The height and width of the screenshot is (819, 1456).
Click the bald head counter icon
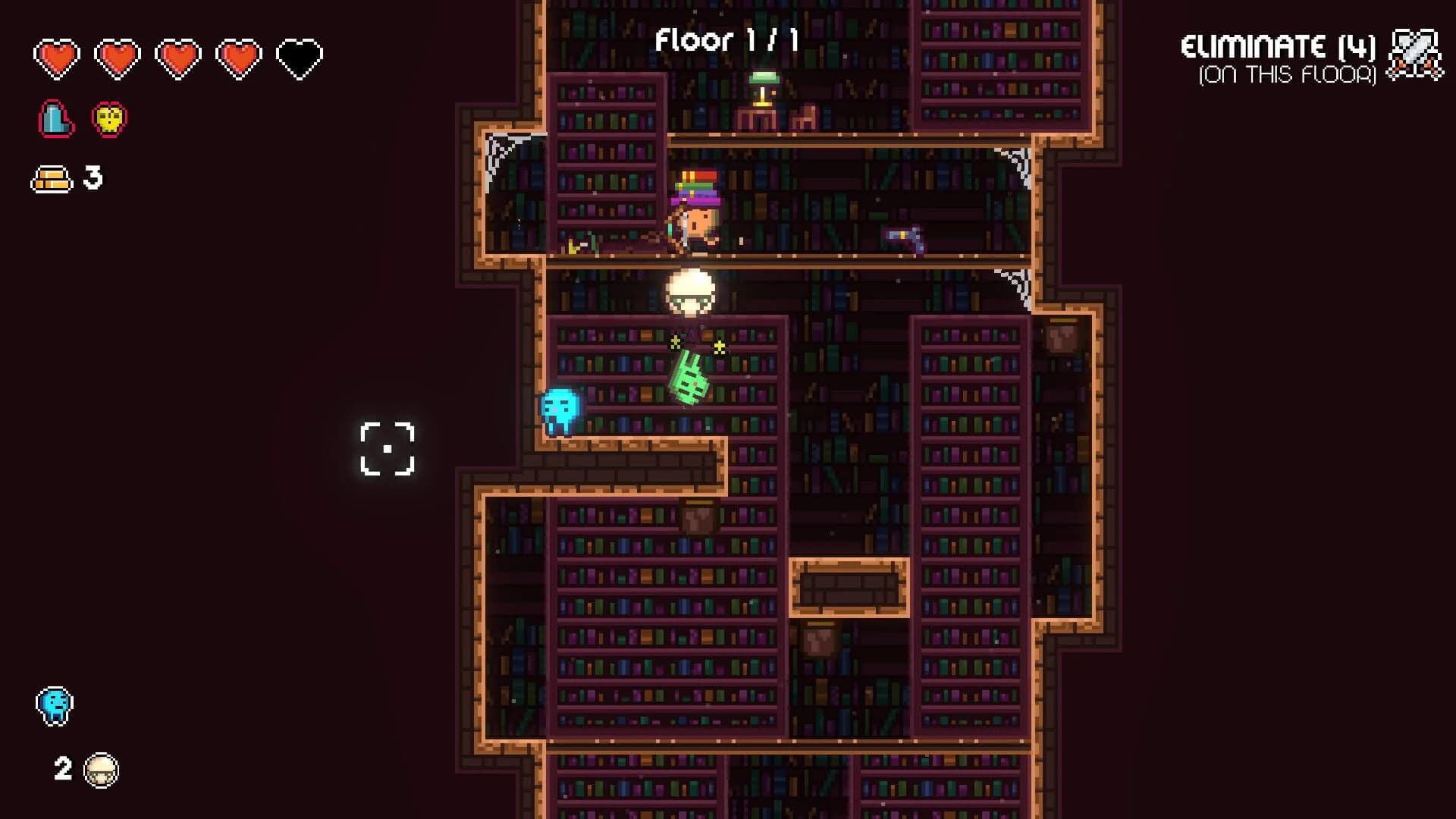101,769
